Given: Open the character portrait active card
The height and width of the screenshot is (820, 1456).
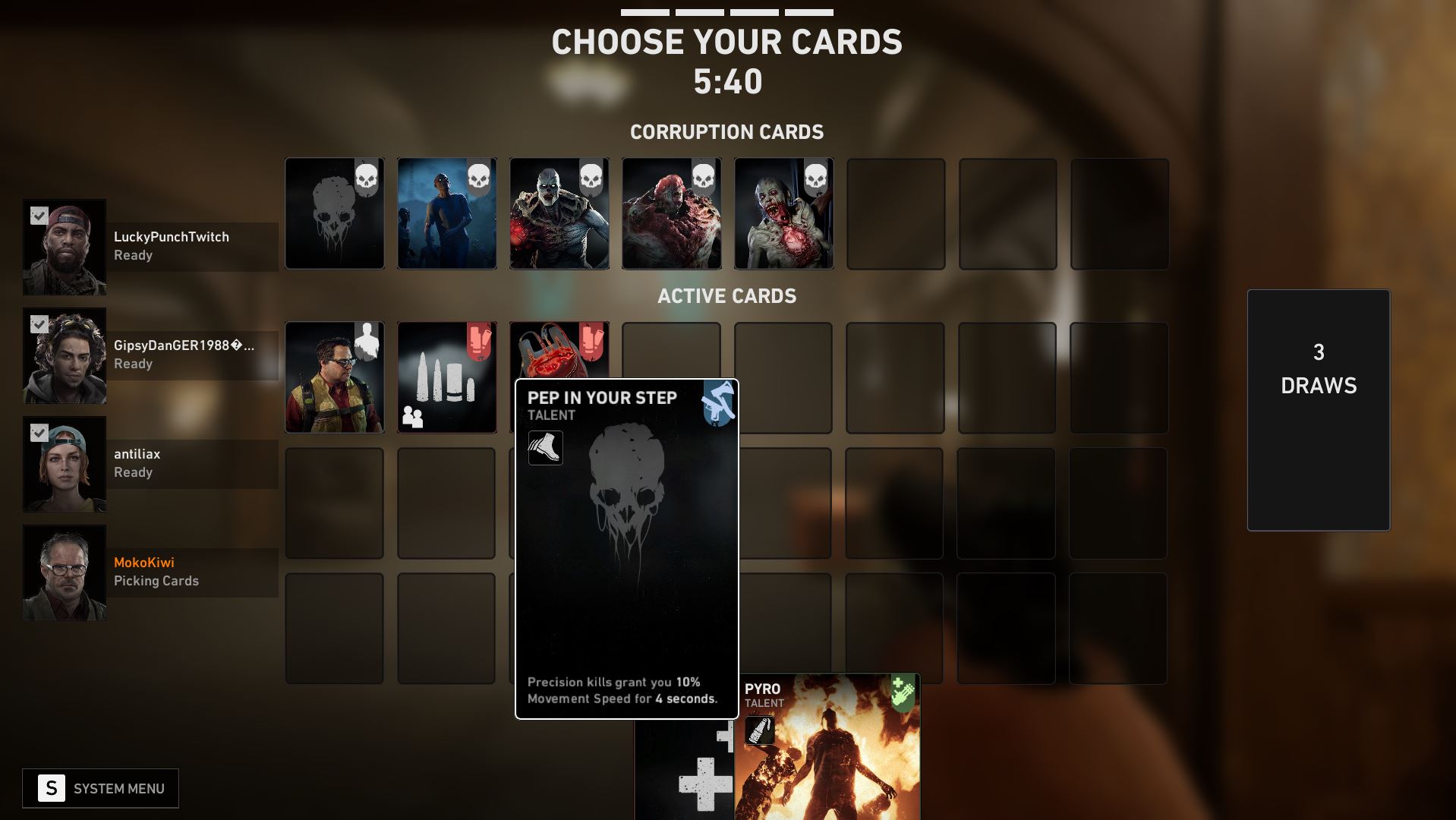Looking at the screenshot, I should click(335, 377).
